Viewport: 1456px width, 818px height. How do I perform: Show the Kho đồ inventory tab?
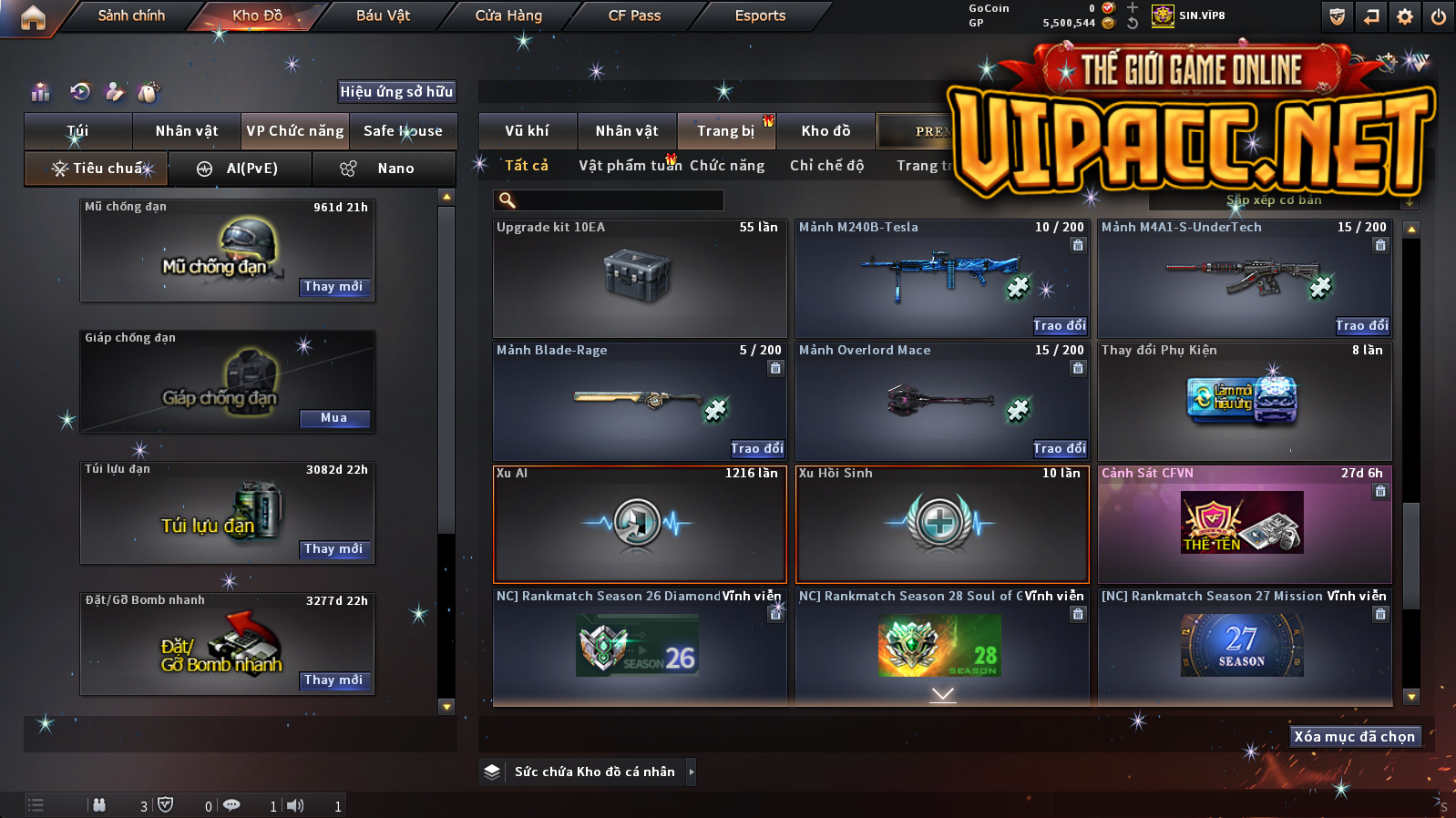[x=825, y=130]
